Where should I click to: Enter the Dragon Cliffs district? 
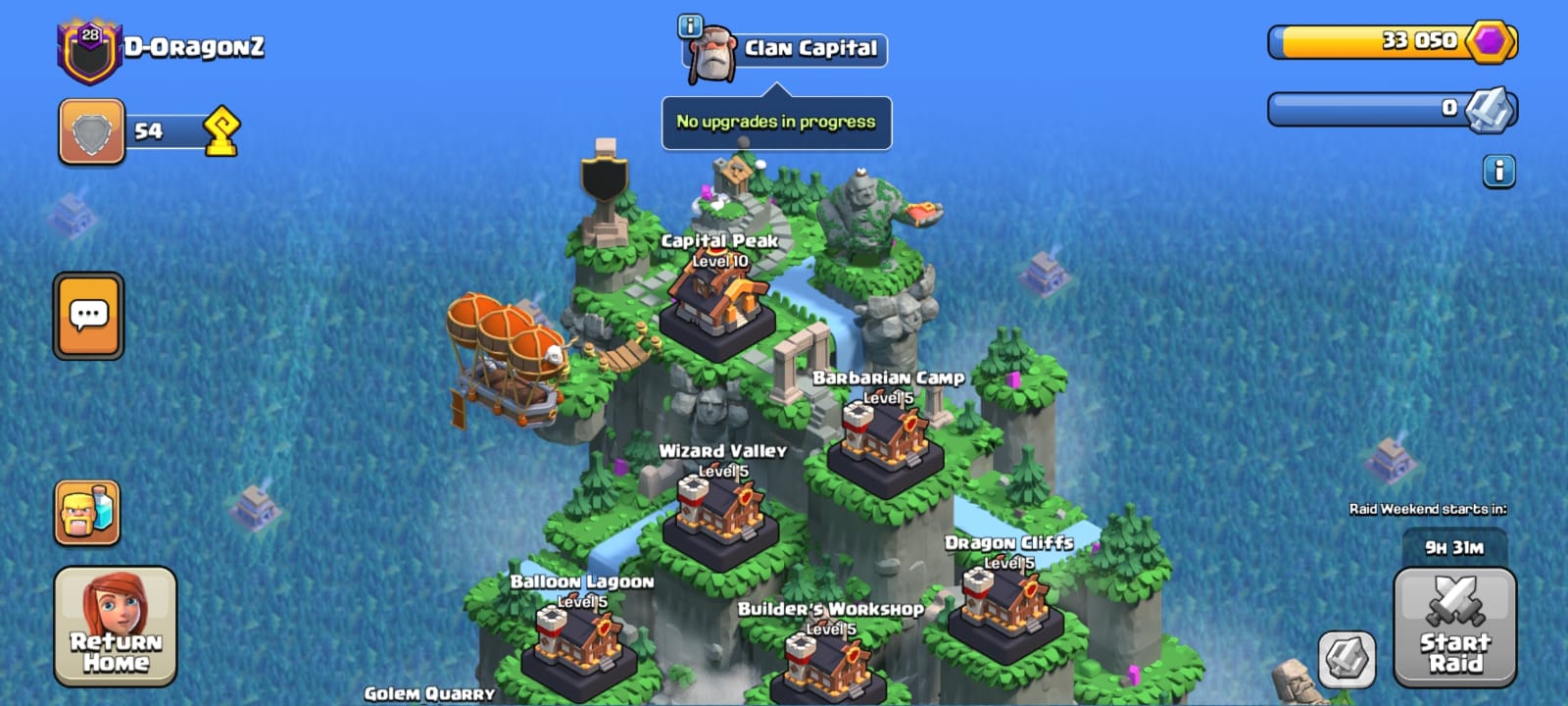[x=1006, y=605]
